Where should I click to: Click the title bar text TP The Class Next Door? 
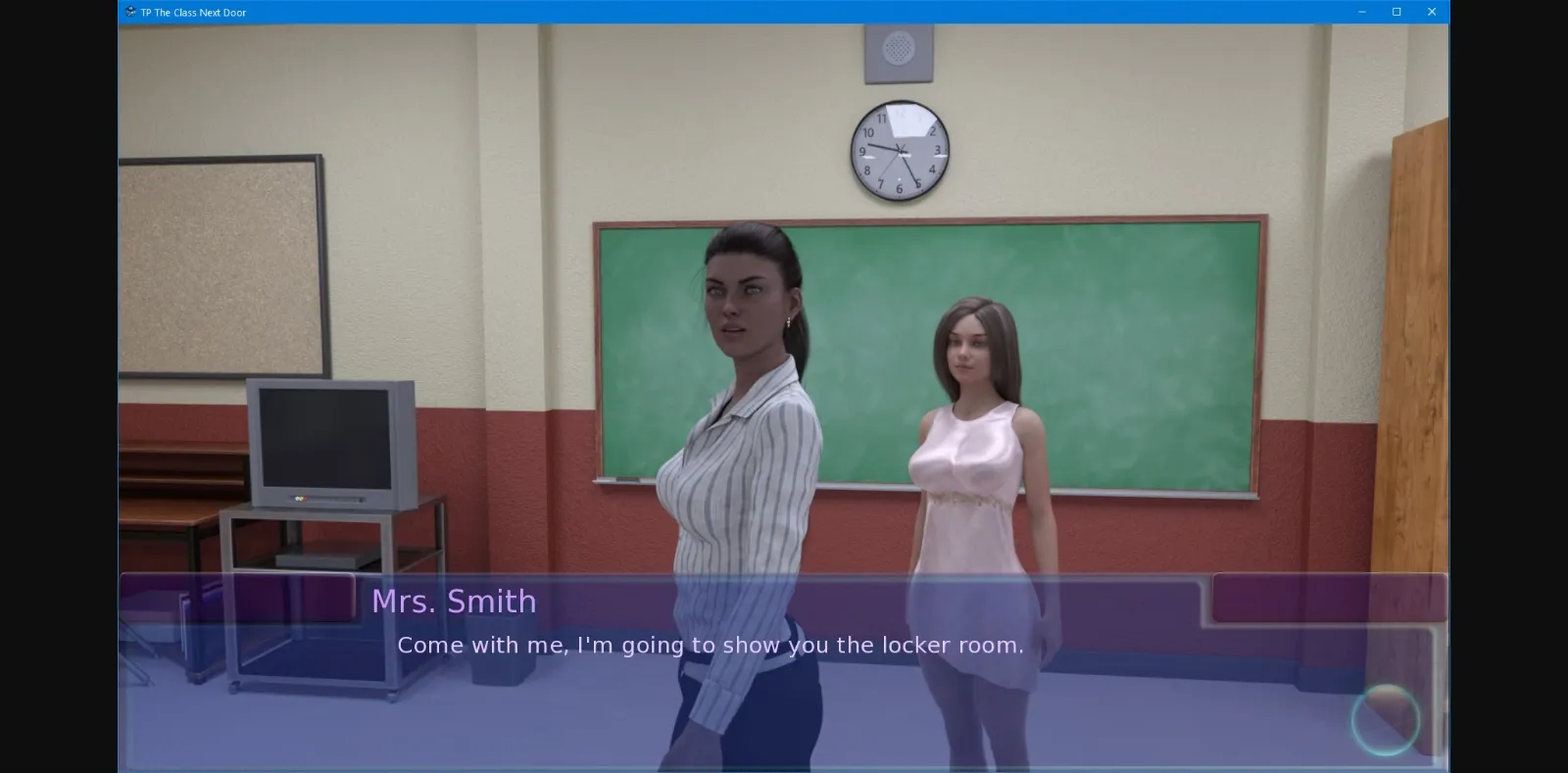(192, 12)
